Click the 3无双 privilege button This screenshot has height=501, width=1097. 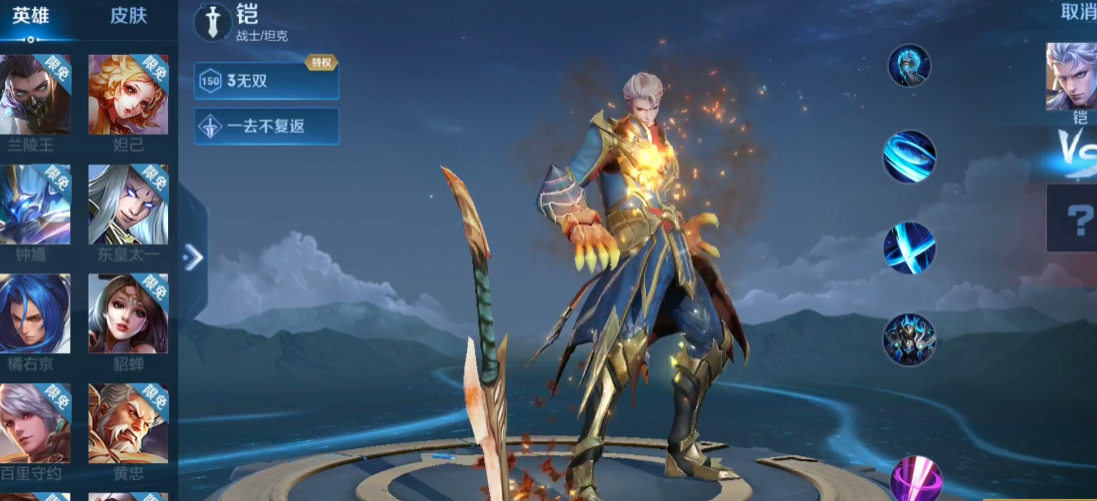click(x=266, y=81)
